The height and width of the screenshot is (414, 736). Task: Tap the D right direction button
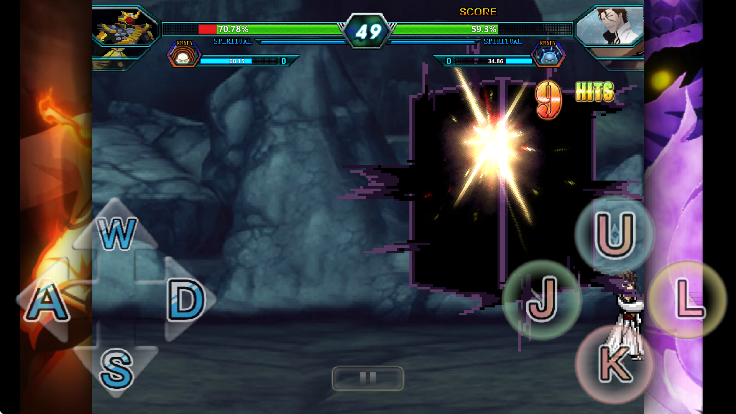coord(184,298)
